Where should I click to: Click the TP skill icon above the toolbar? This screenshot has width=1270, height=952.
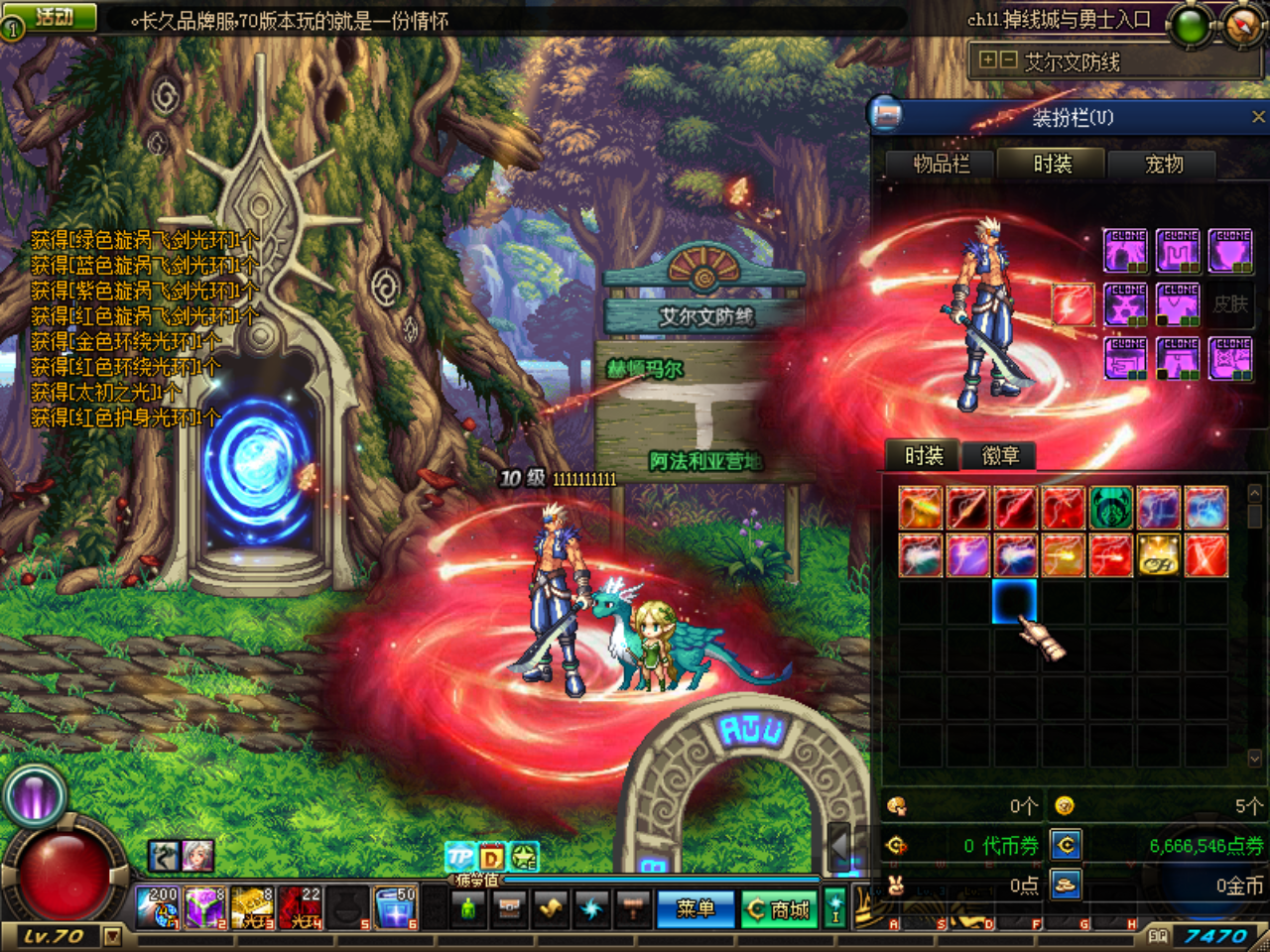[459, 855]
